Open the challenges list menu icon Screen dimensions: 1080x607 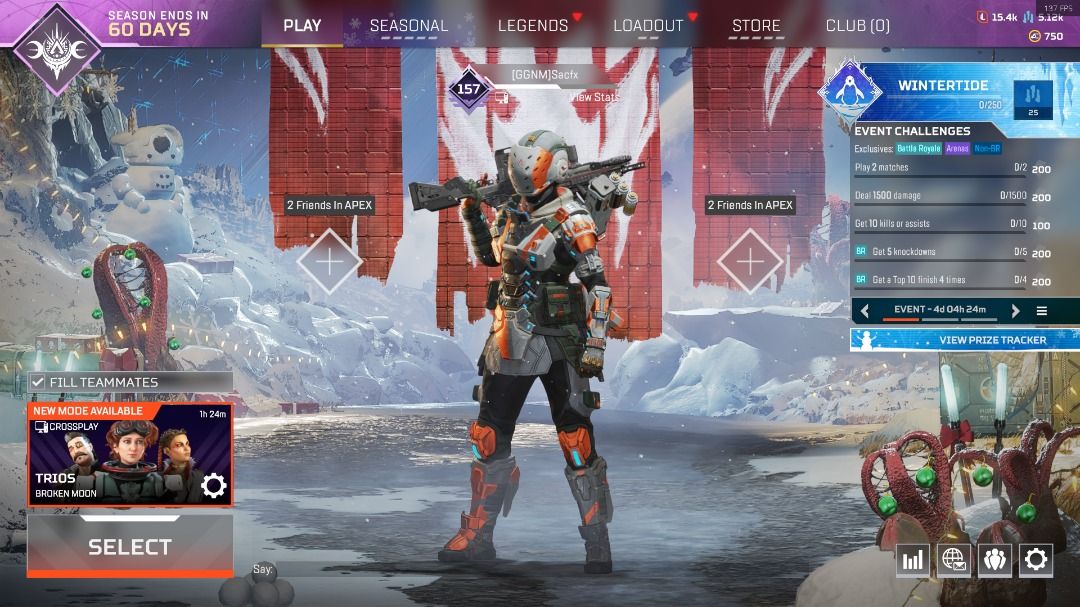1041,311
